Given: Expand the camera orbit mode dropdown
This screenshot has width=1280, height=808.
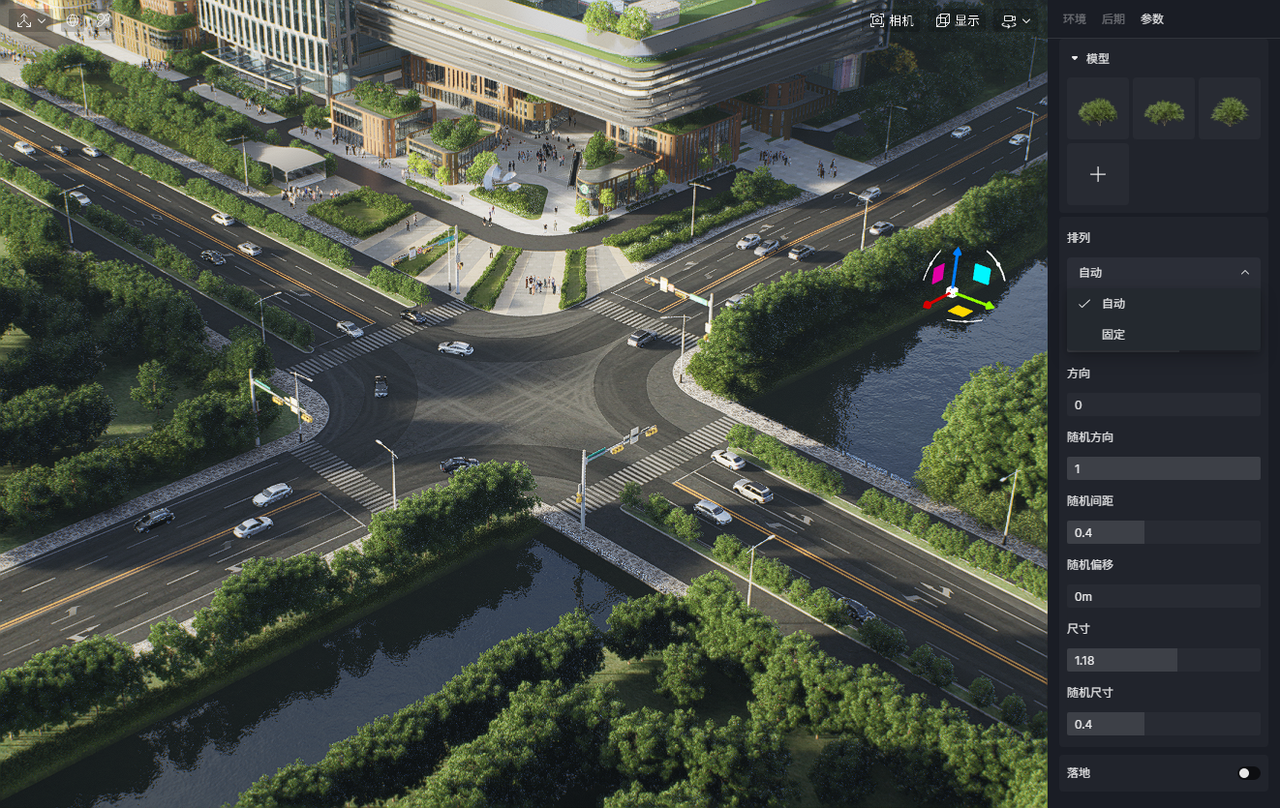Looking at the screenshot, I should coord(1016,20).
